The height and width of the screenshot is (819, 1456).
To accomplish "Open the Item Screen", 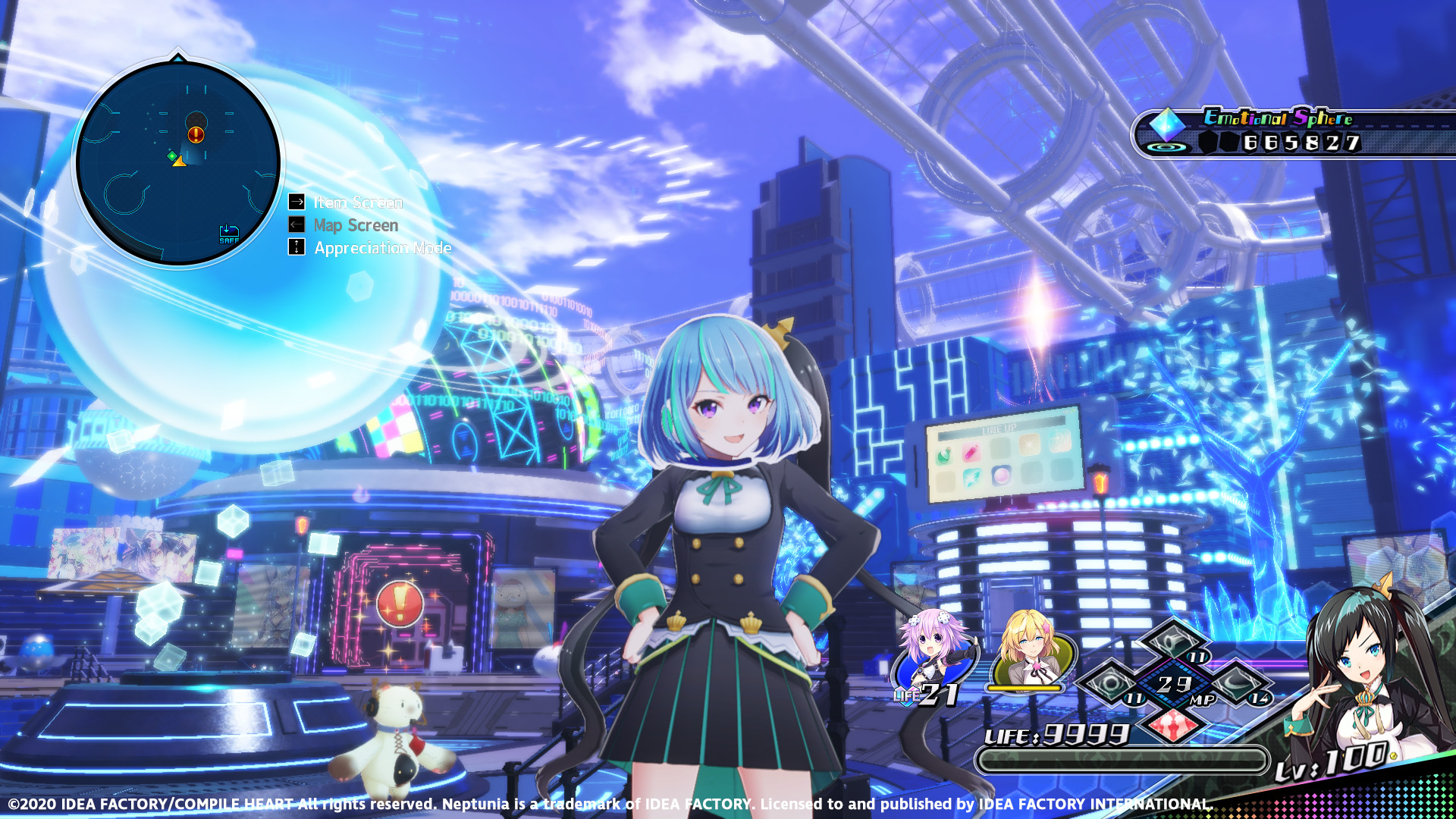I will (357, 202).
